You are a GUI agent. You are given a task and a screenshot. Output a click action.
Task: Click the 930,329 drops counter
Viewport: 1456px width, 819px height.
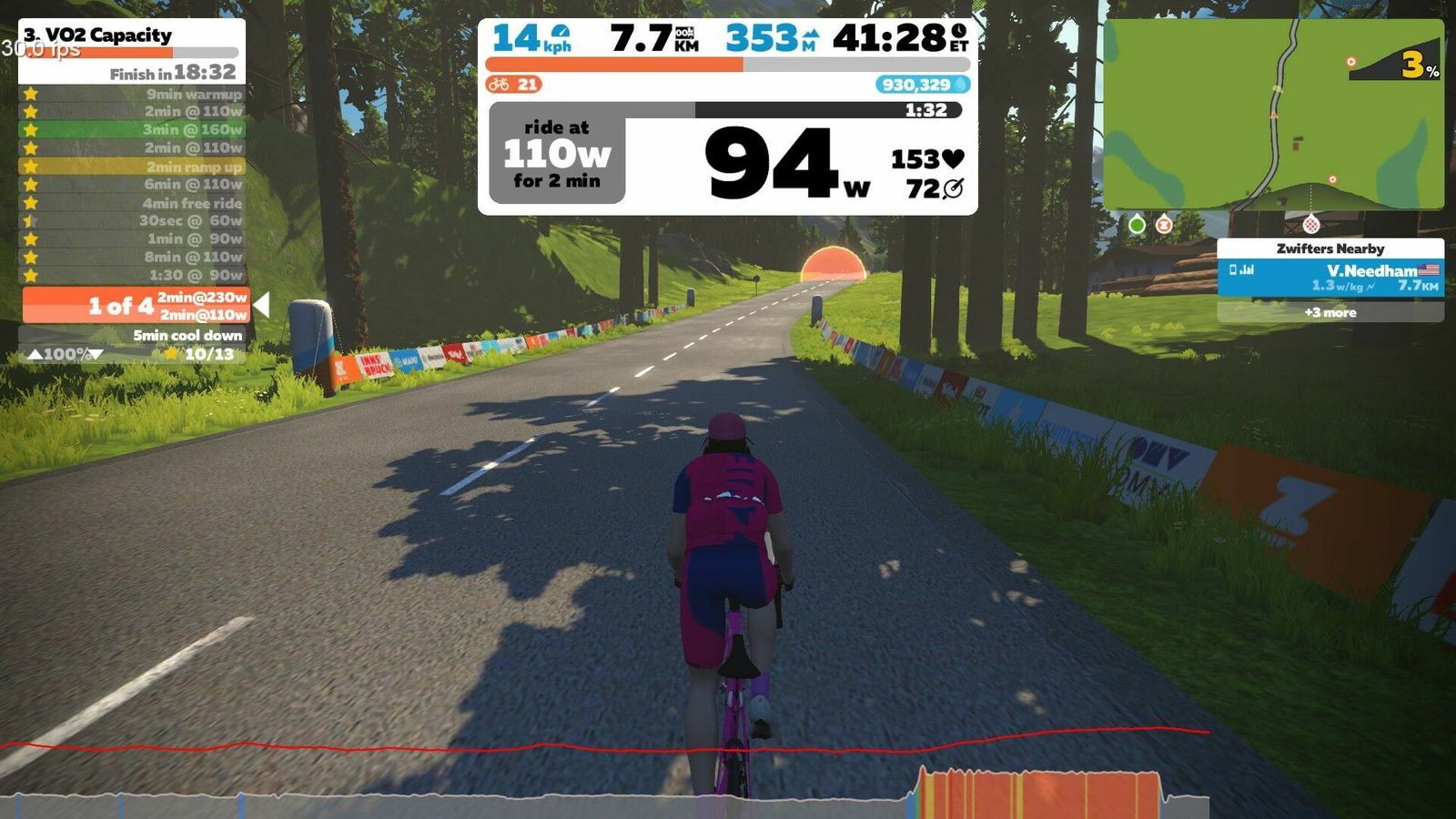922,85
